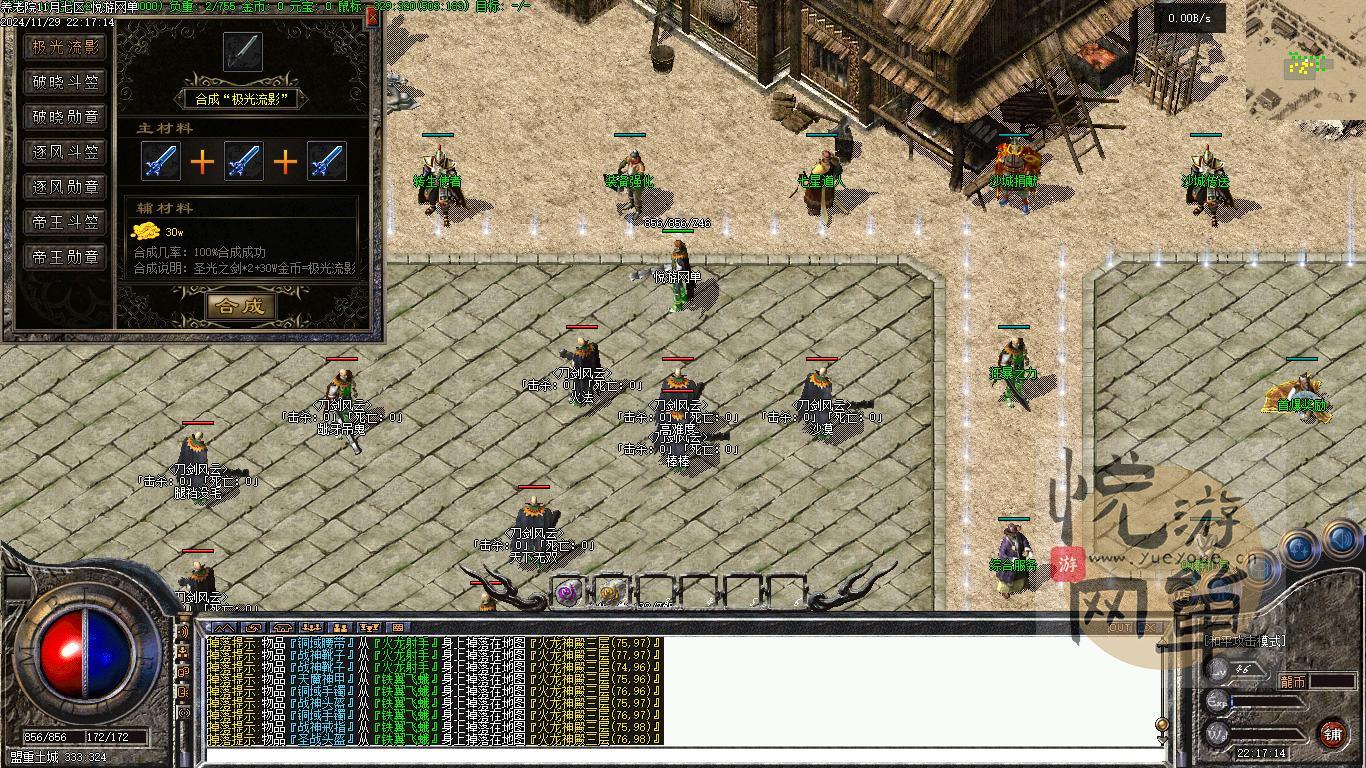Toggle the 和平攻击模式 attack mode label
The width and height of the screenshot is (1366, 768).
pos(1246,640)
